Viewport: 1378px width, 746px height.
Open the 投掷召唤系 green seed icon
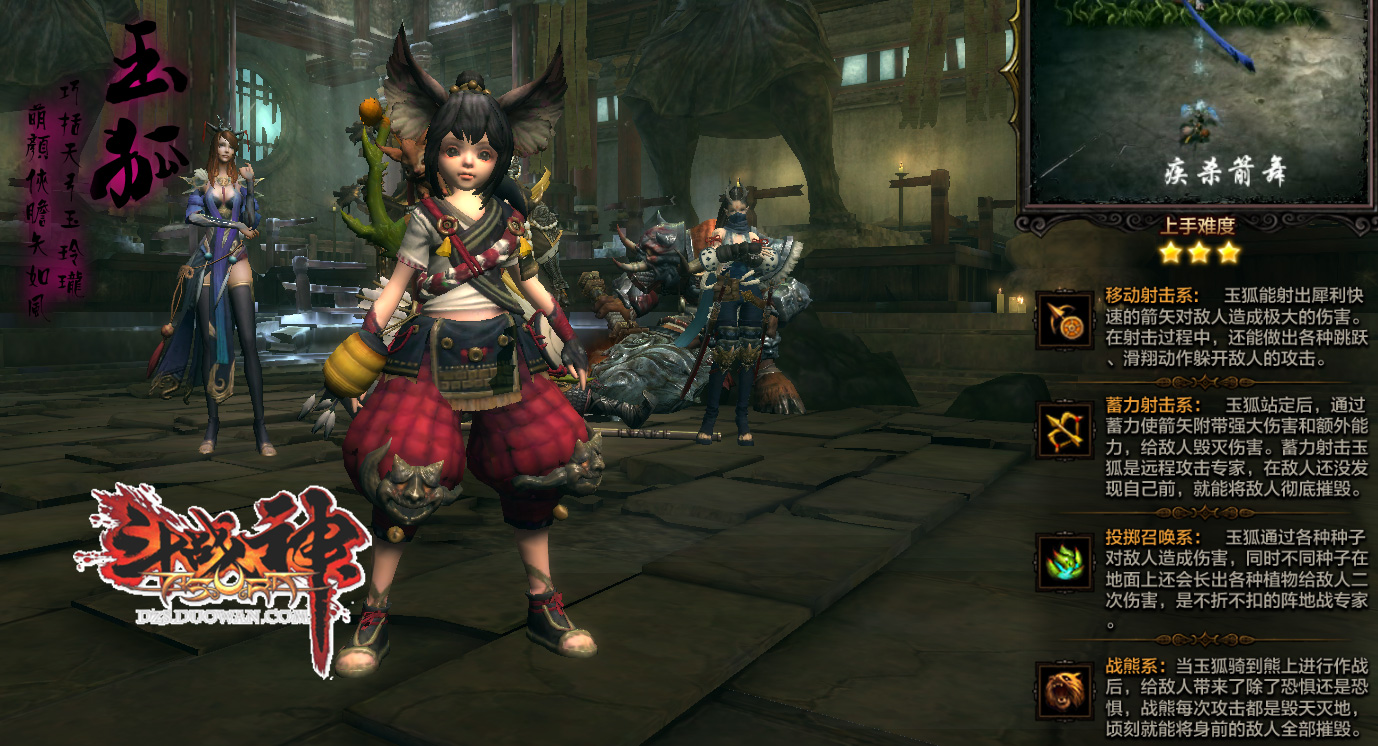1064,563
